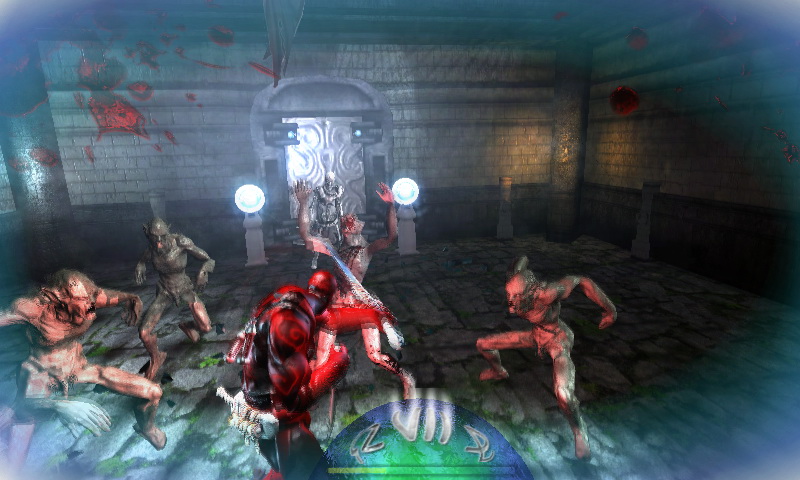Activate the right rune glyph on the dome
The image size is (800, 480).
479,443
